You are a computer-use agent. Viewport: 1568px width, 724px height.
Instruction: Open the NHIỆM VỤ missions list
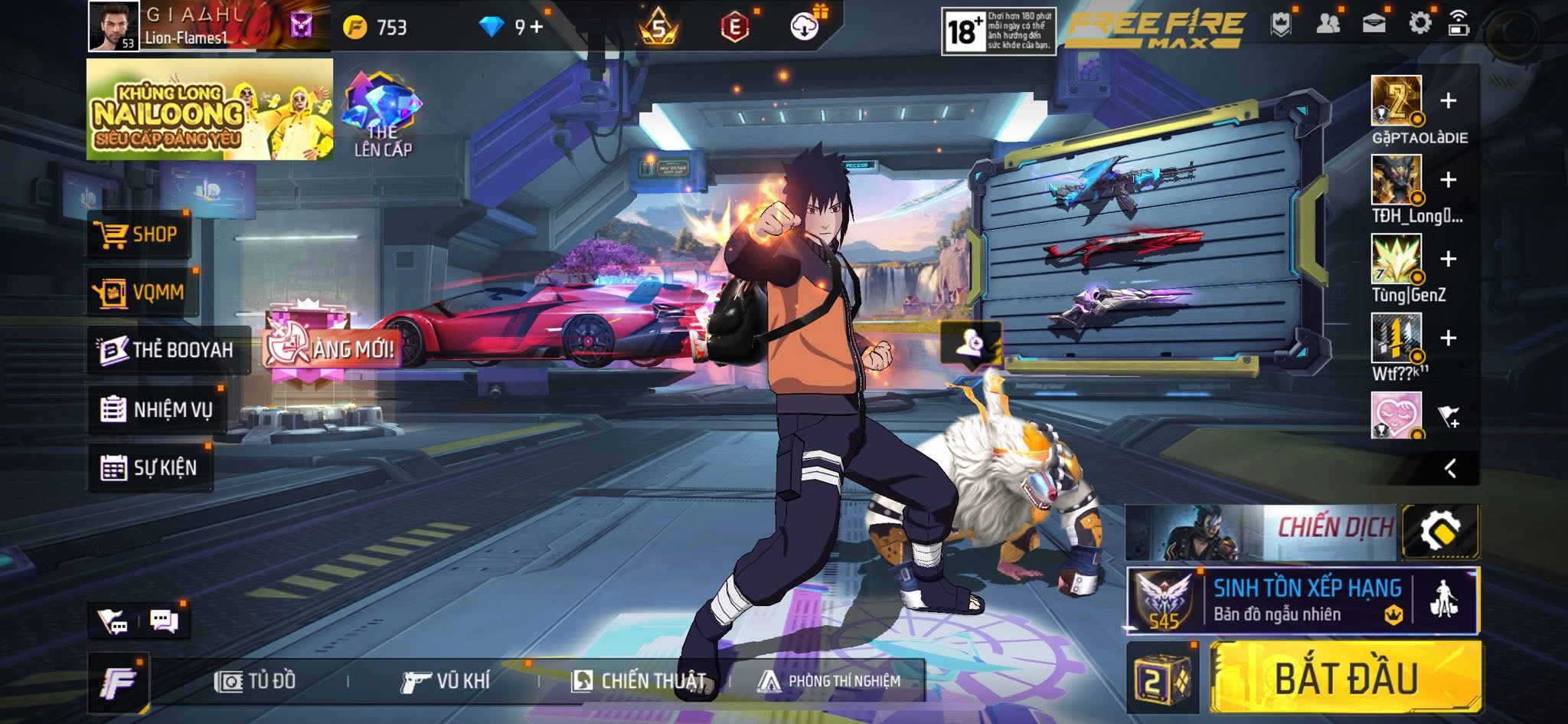157,410
